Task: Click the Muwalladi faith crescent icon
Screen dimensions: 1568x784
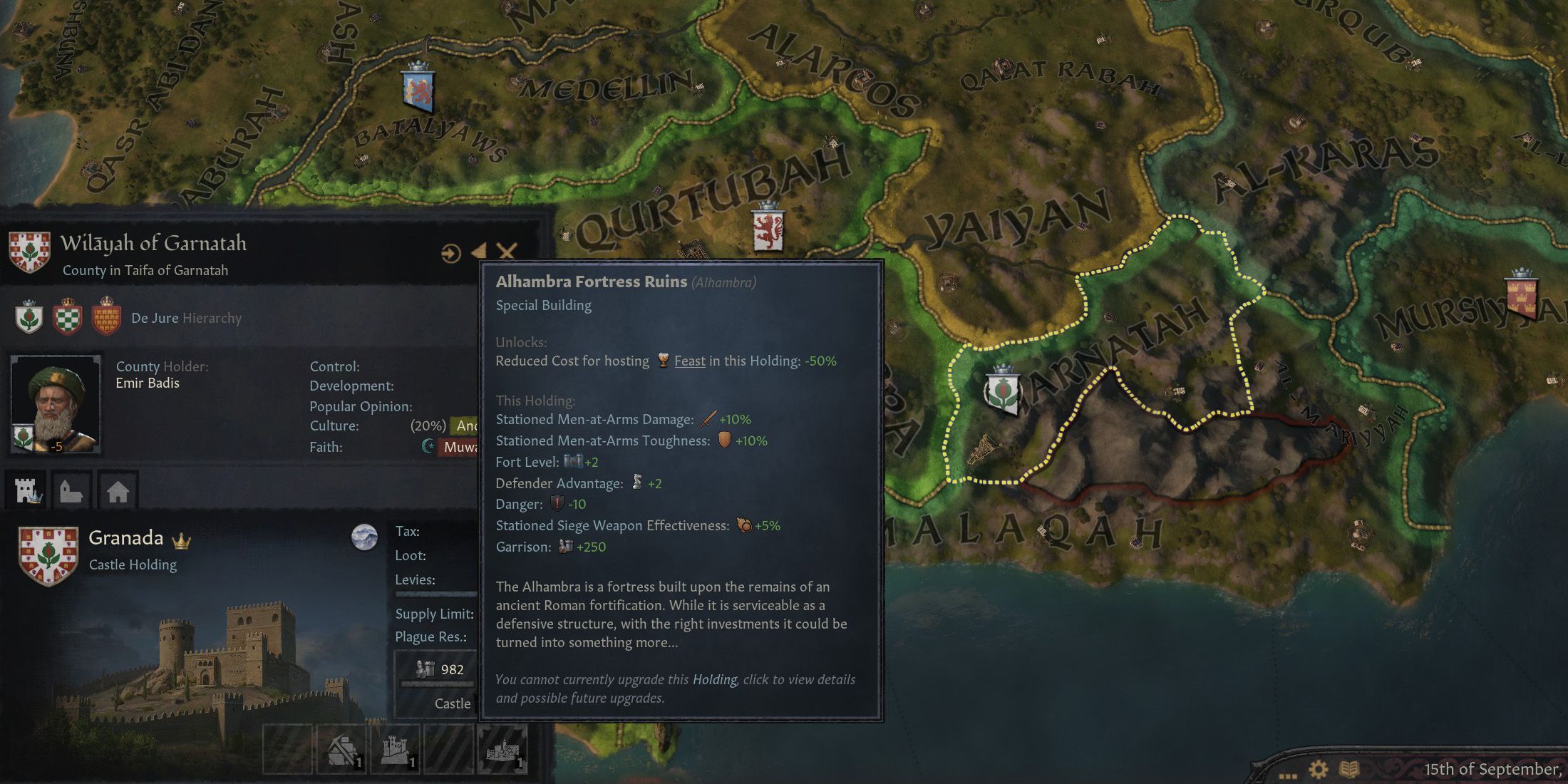Action: (x=427, y=446)
